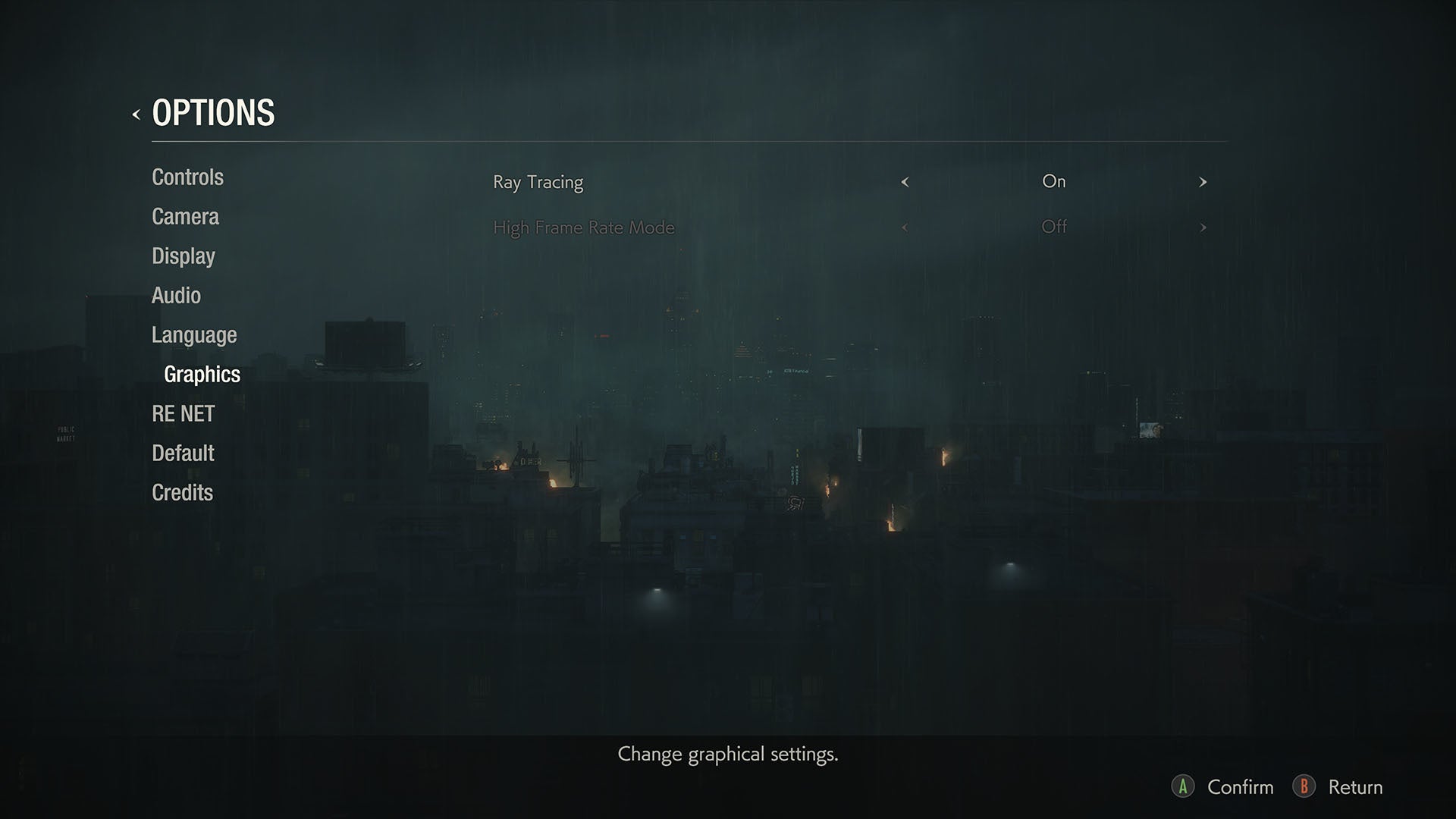The image size is (1456, 819).
Task: Click the back arrow beside OPTIONS
Action: (135, 115)
